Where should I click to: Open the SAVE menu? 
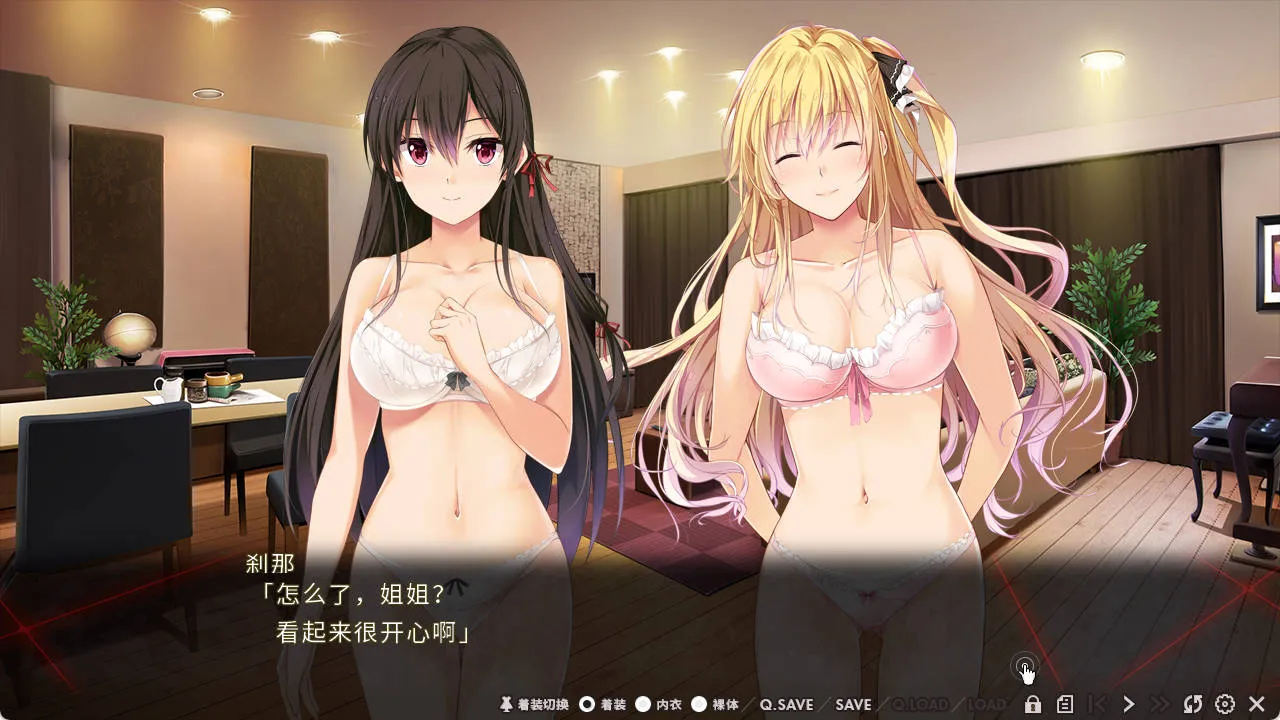point(854,705)
